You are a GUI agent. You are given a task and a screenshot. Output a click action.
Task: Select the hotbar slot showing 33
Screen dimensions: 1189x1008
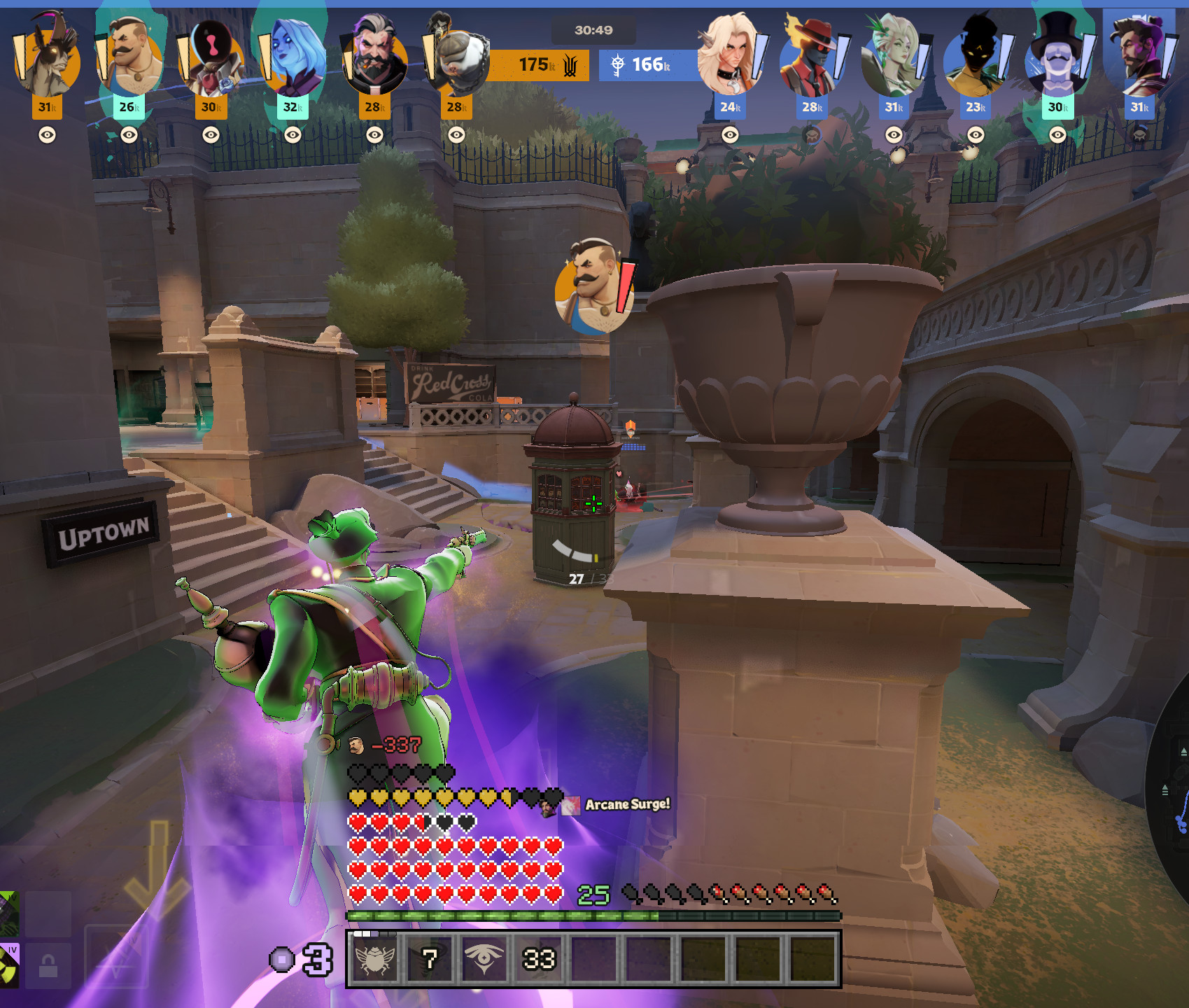pos(539,959)
